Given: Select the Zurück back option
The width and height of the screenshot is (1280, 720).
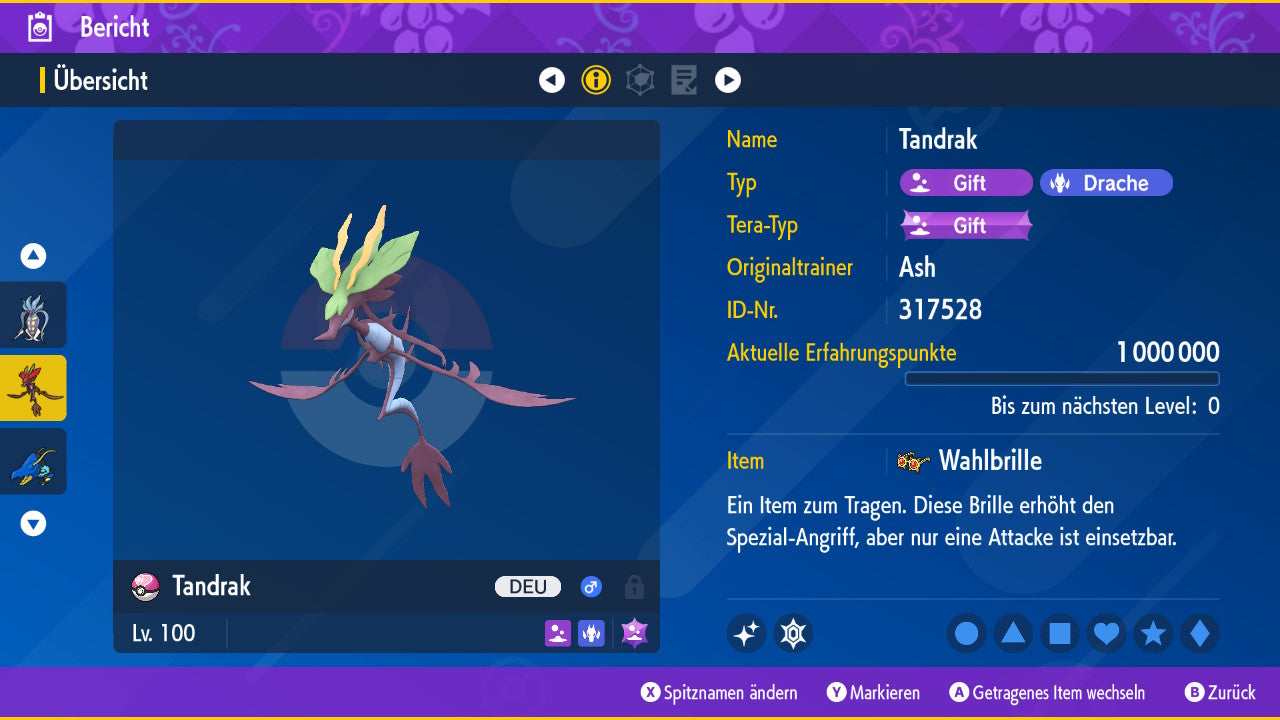Looking at the screenshot, I should (1220, 692).
